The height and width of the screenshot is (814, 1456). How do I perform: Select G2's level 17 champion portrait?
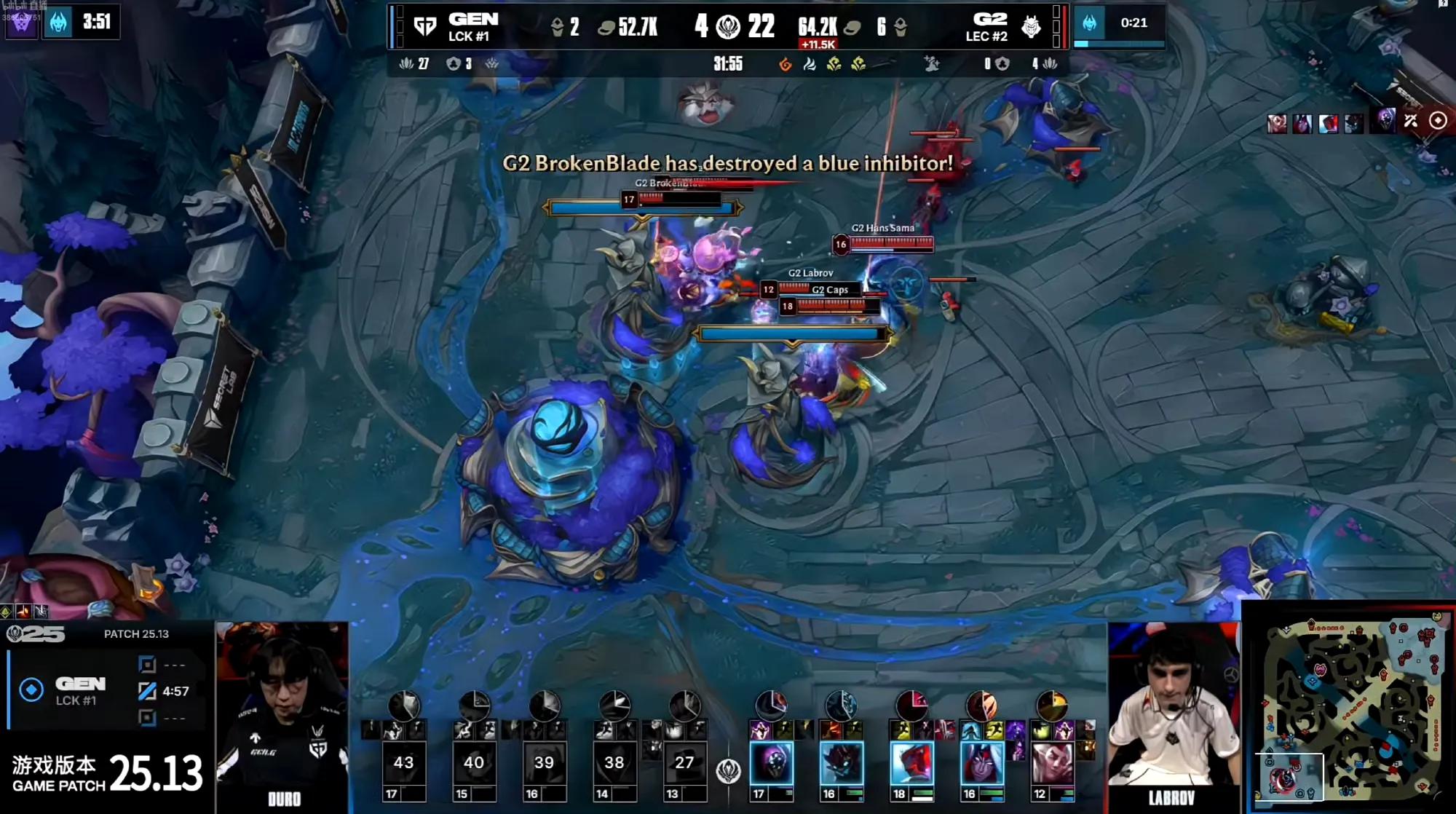tap(772, 763)
